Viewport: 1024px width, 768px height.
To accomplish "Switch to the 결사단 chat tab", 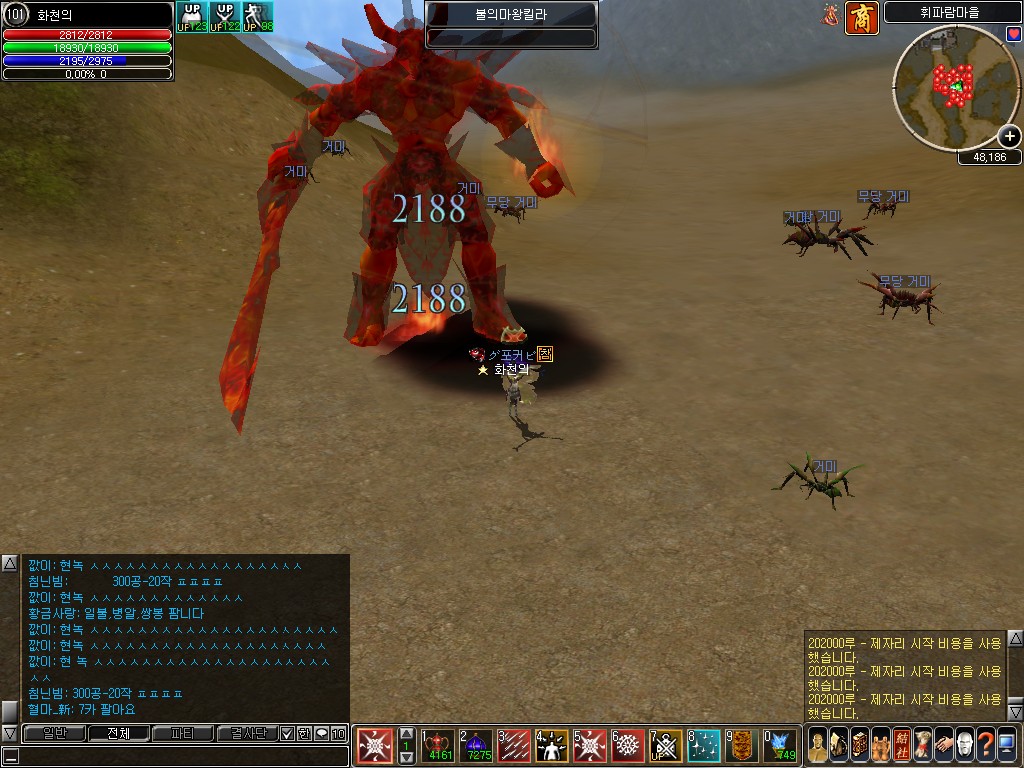I will pos(246,733).
